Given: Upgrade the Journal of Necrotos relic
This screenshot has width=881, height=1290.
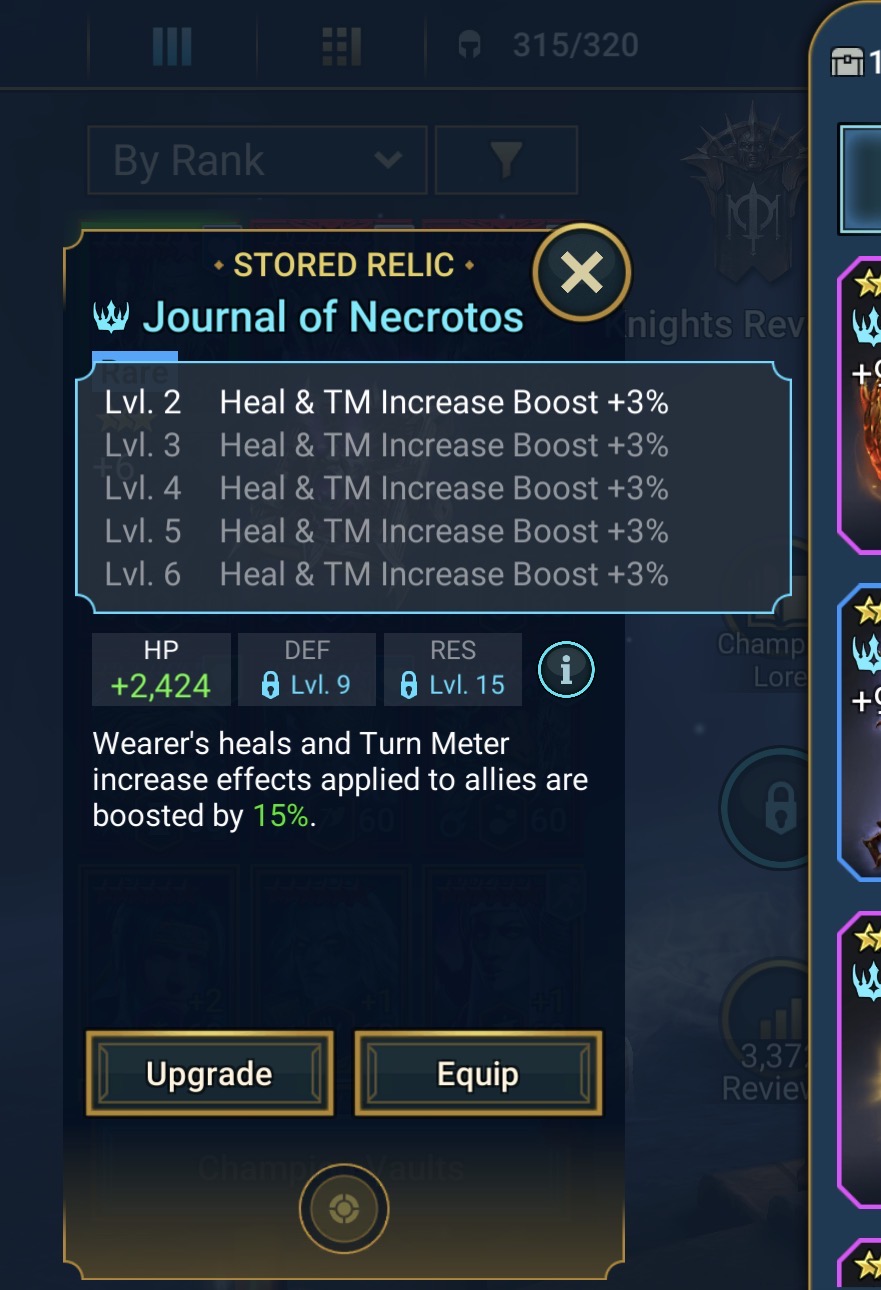Looking at the screenshot, I should [x=209, y=1074].
